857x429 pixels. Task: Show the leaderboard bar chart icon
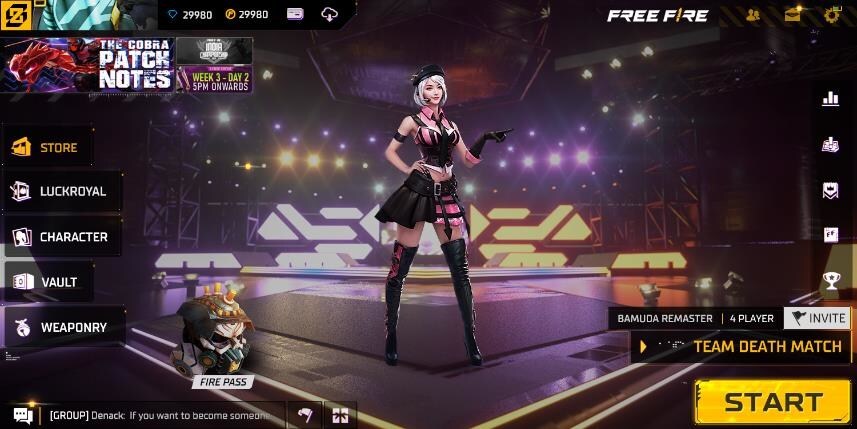[x=830, y=98]
